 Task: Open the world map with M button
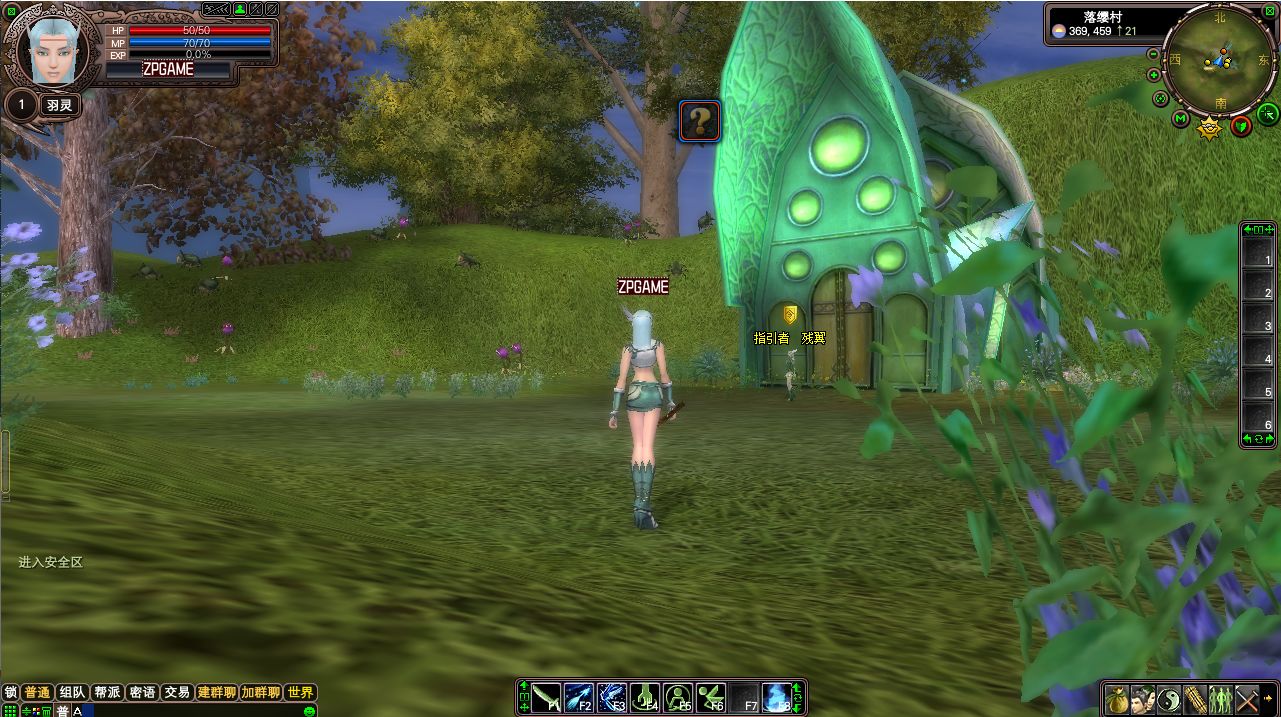[x=1180, y=119]
